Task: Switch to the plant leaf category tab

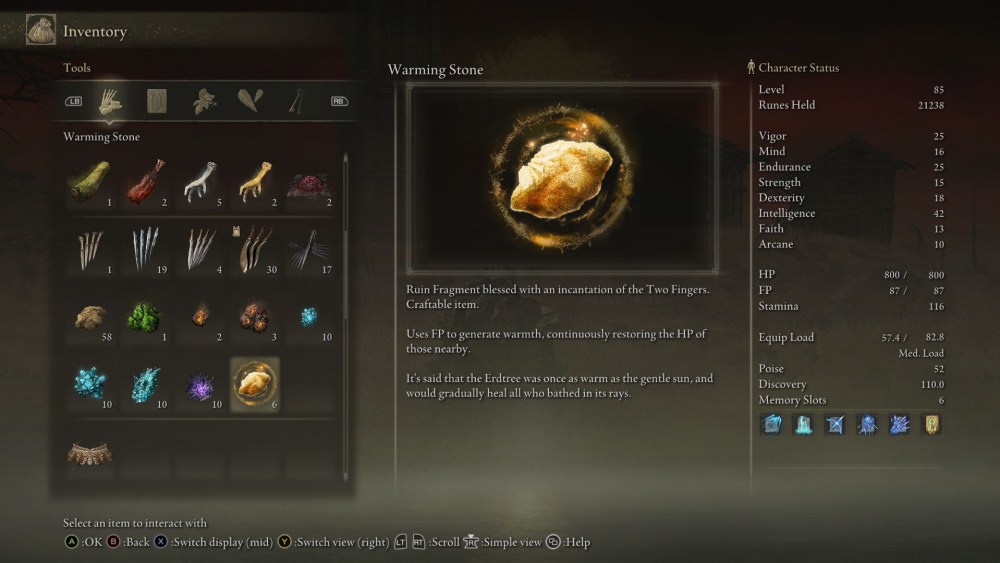Action: click(205, 101)
